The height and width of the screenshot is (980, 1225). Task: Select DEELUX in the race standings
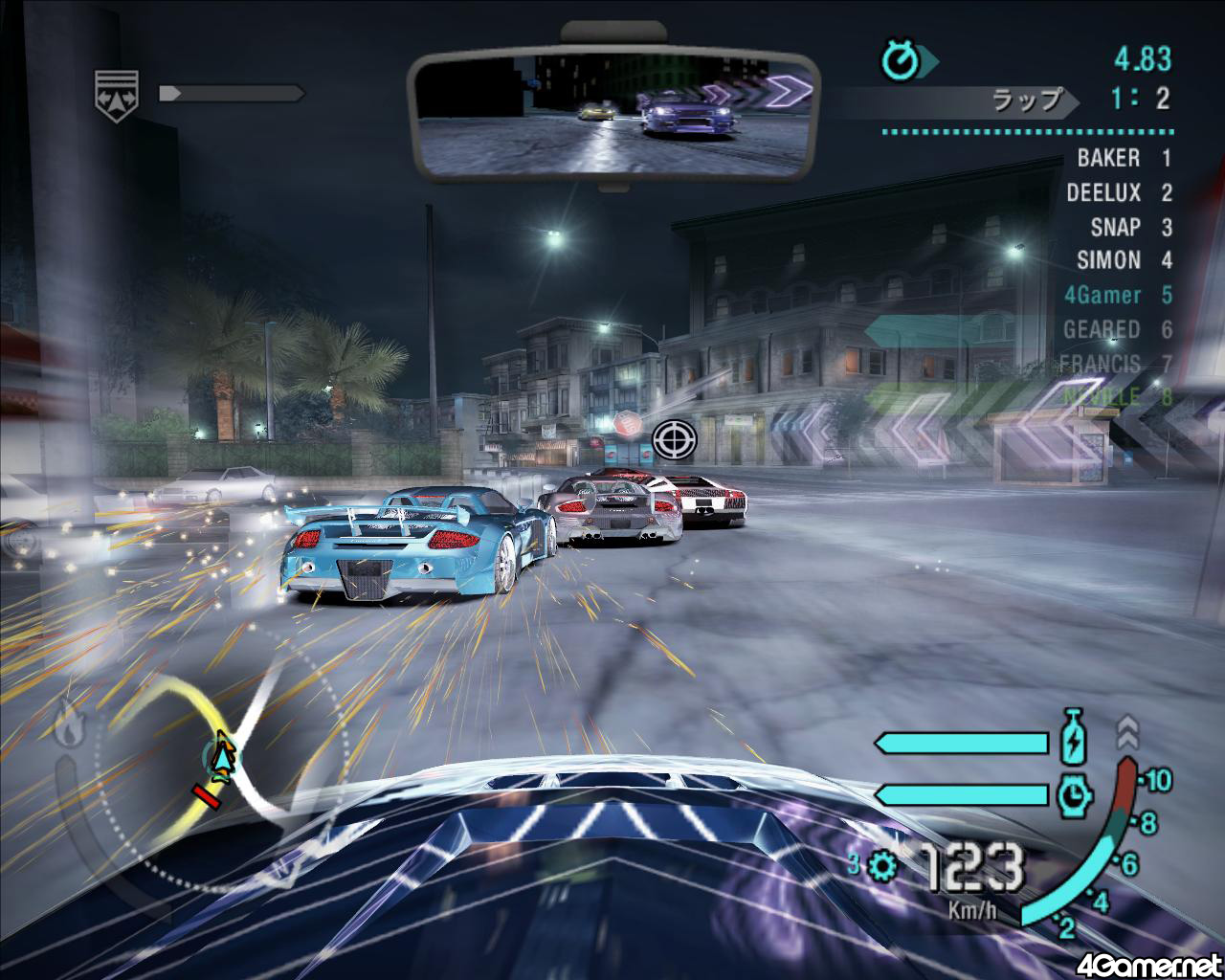pyautogui.click(x=1118, y=192)
